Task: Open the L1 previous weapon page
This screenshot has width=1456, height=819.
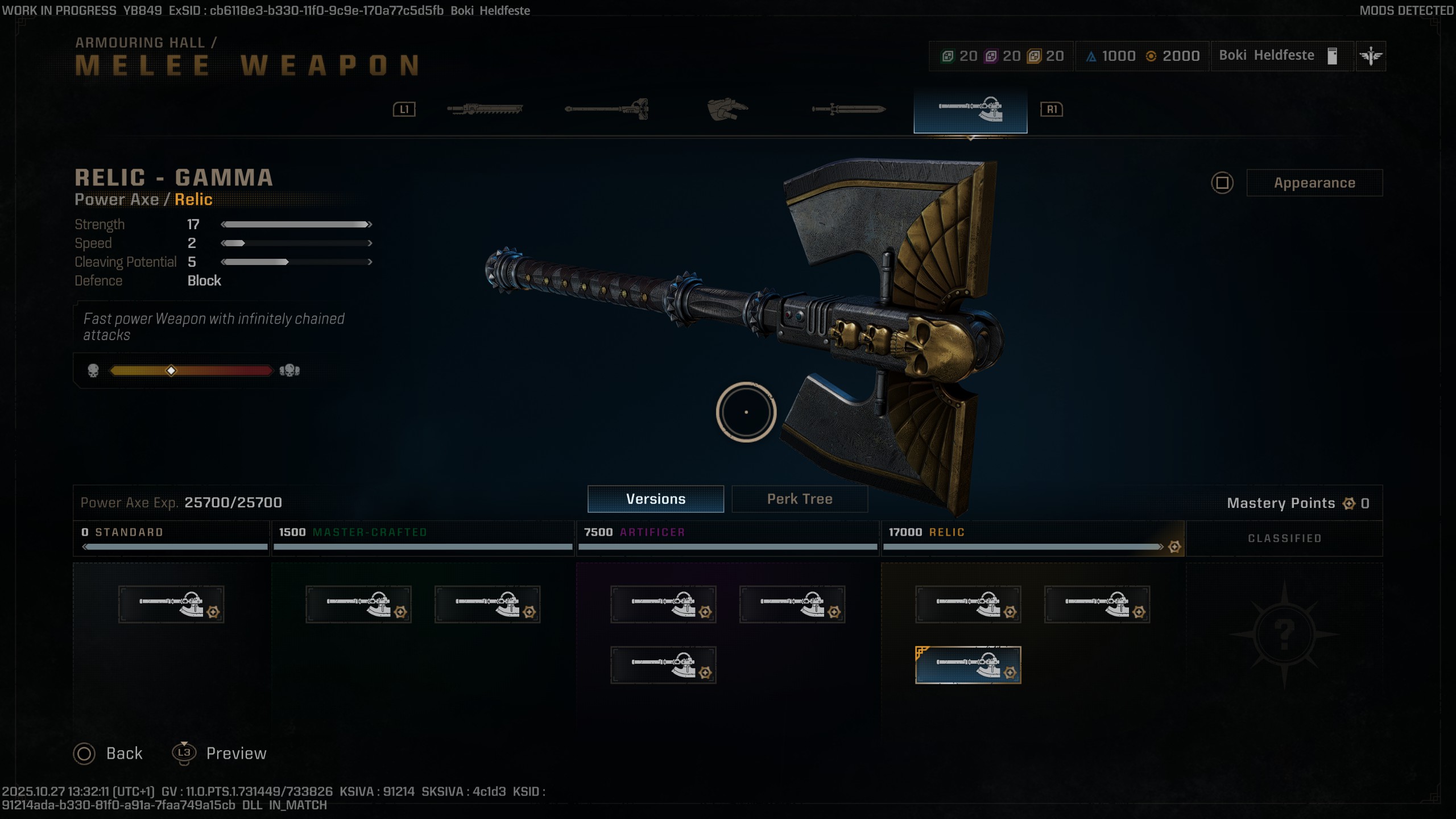Action: click(x=404, y=109)
